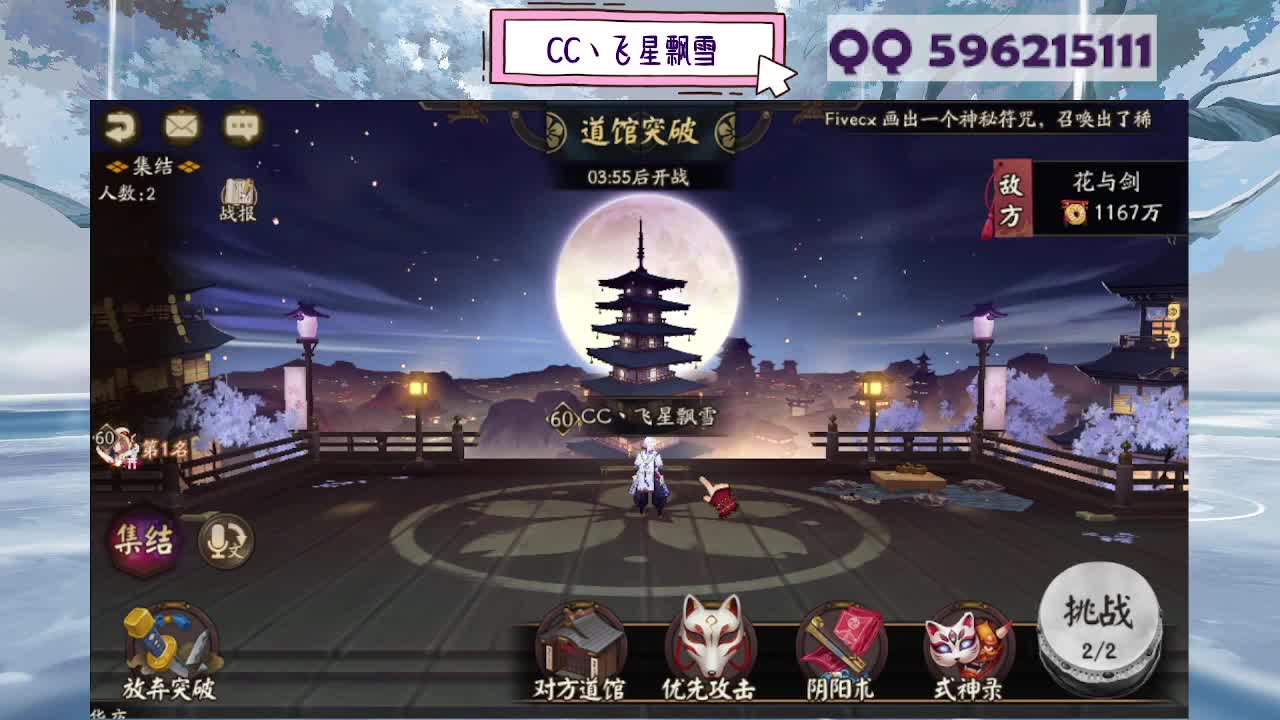This screenshot has width=1280, height=720.
Task: Click the back arrow to exit dojo
Action: pyautogui.click(x=120, y=125)
